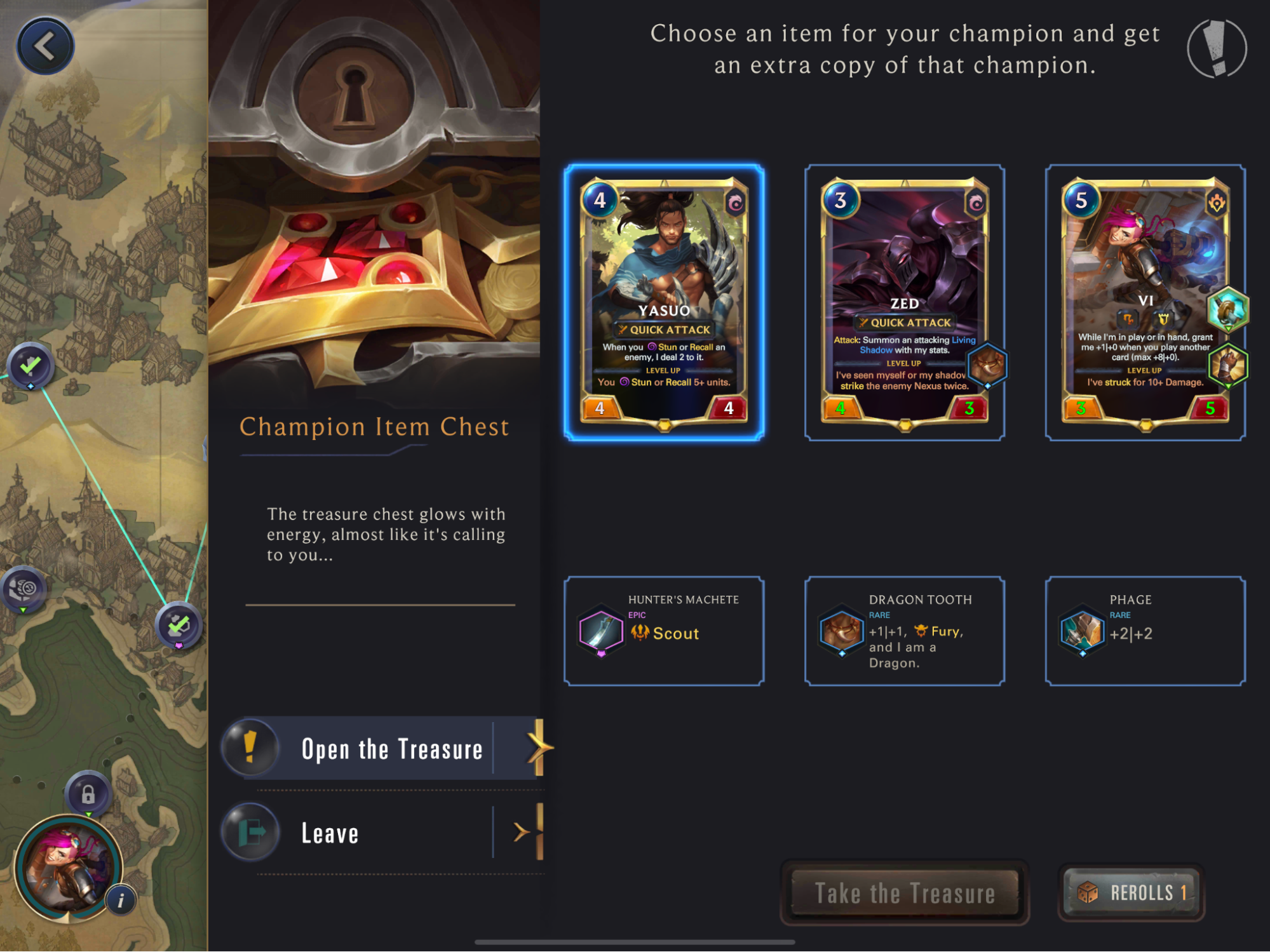Screen dimensions: 1270x952
Task: Pick the Vi champion card
Action: pyautogui.click(x=1145, y=302)
